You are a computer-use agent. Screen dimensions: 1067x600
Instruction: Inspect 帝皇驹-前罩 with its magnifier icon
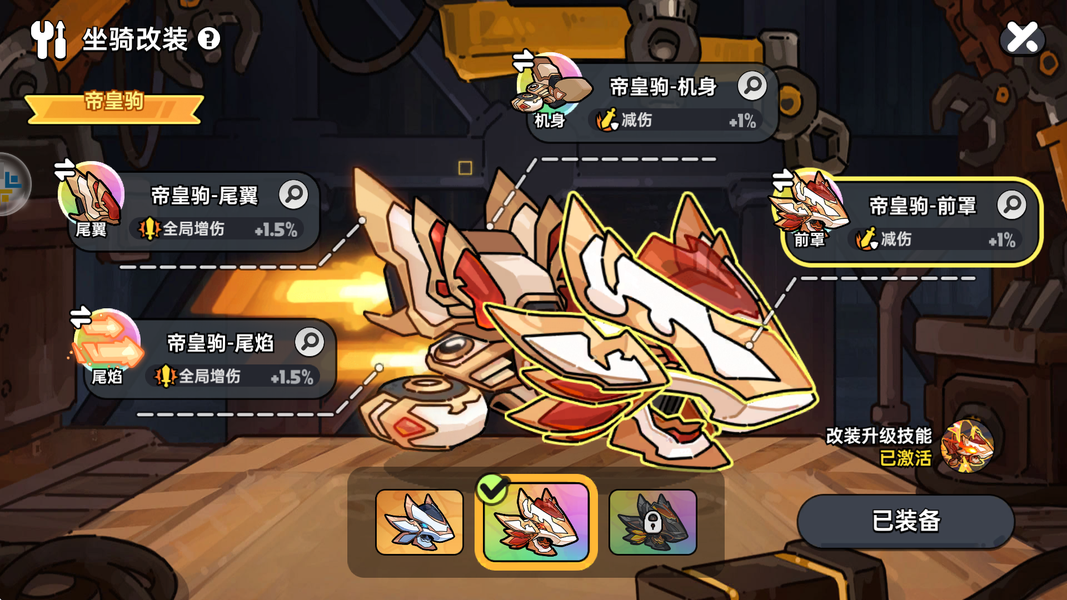[1011, 206]
